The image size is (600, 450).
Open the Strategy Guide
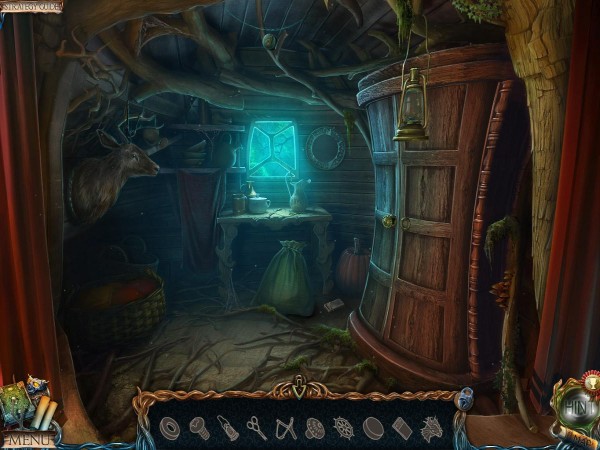32,7
